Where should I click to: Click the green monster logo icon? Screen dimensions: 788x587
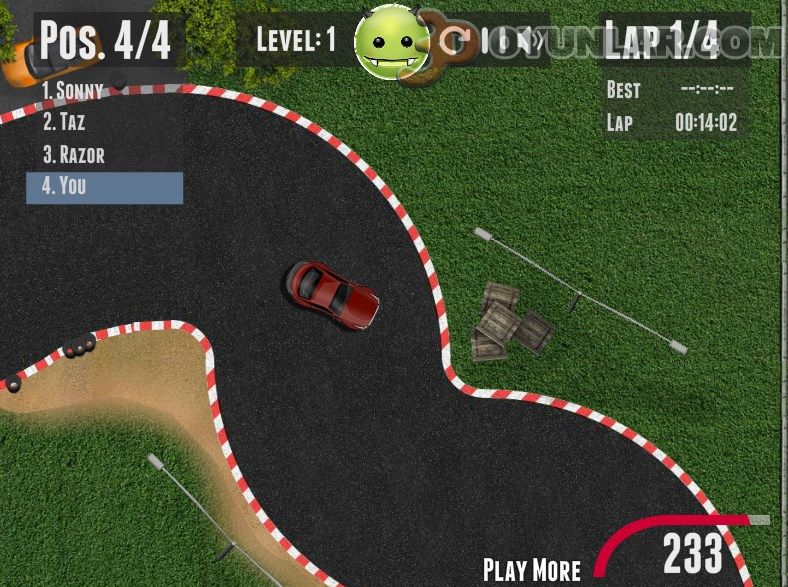[x=392, y=42]
